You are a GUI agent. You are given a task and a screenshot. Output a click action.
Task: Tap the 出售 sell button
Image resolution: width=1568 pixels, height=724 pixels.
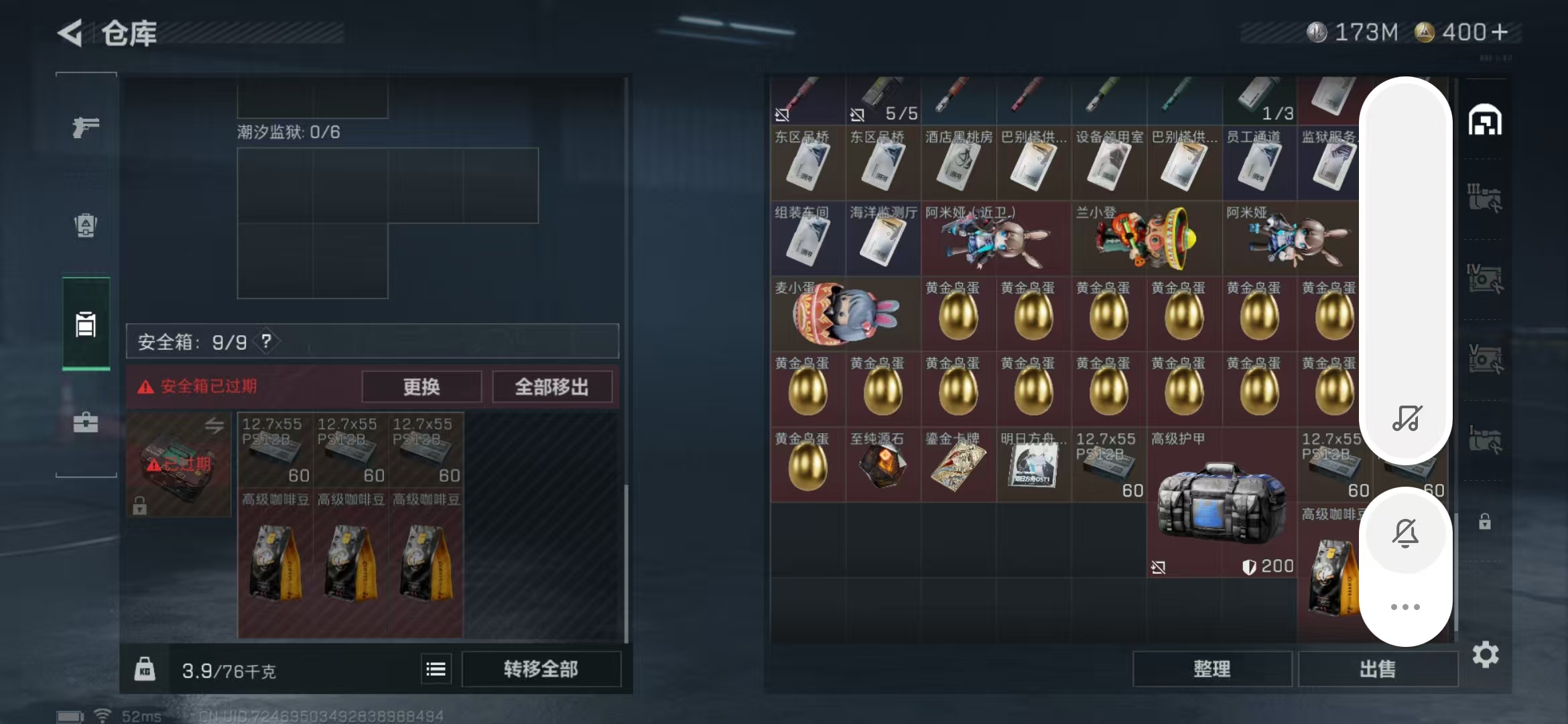1378,668
